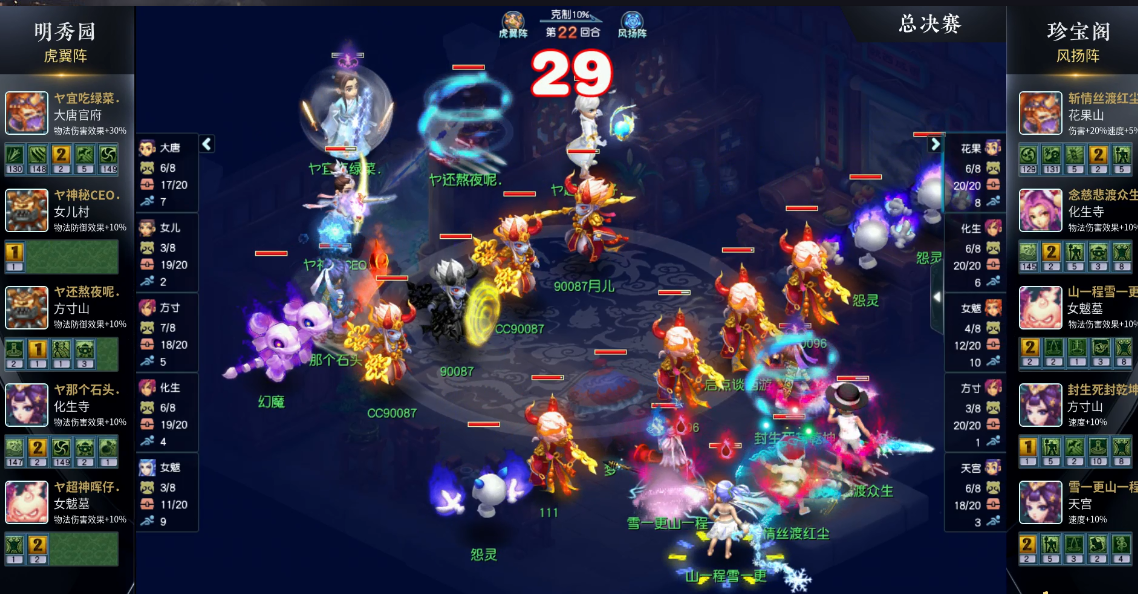View the 天宫 player portrait
The height and width of the screenshot is (594, 1138).
click(1040, 501)
